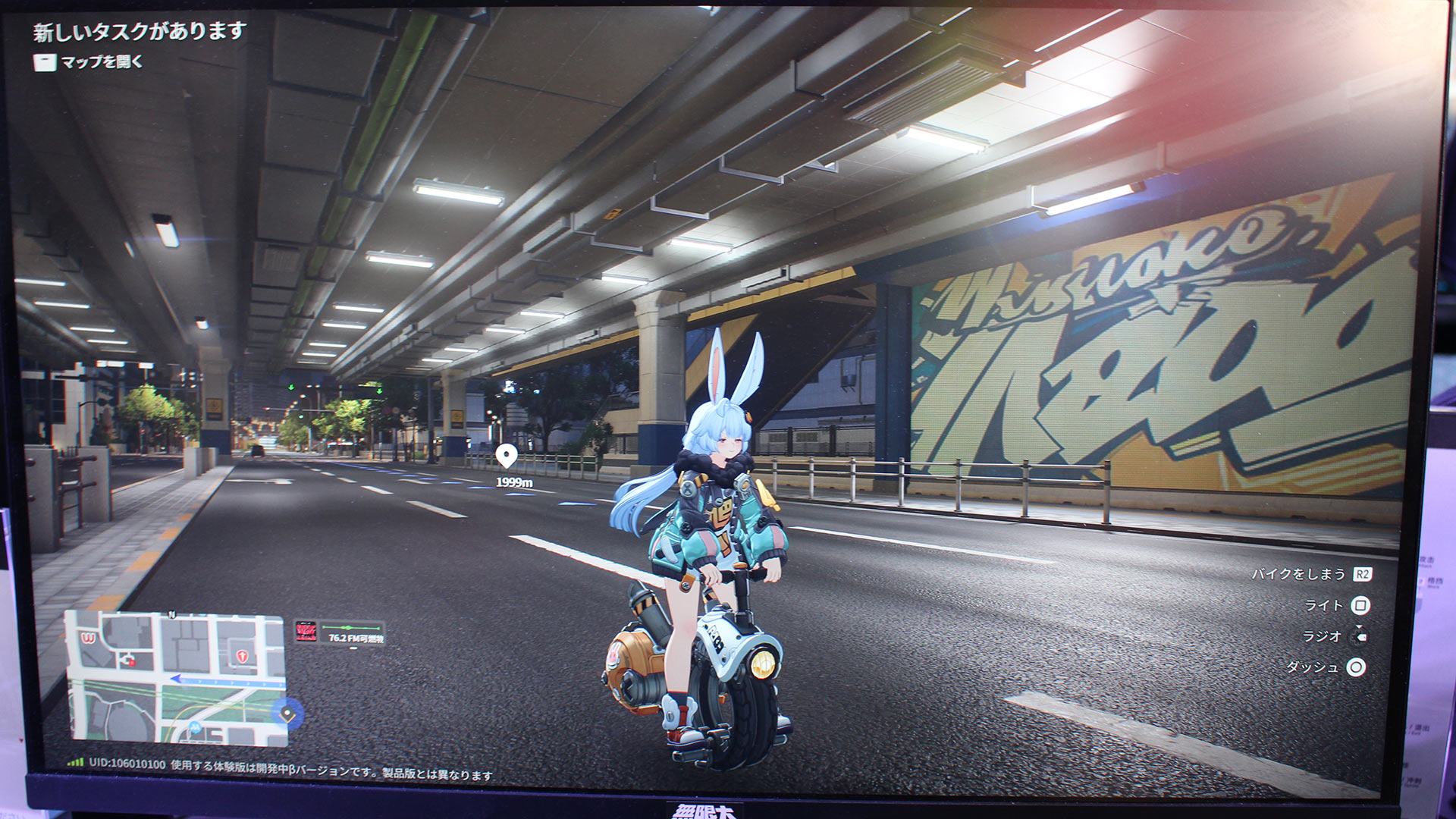Click the blue player arrow on the minimap

177,679
